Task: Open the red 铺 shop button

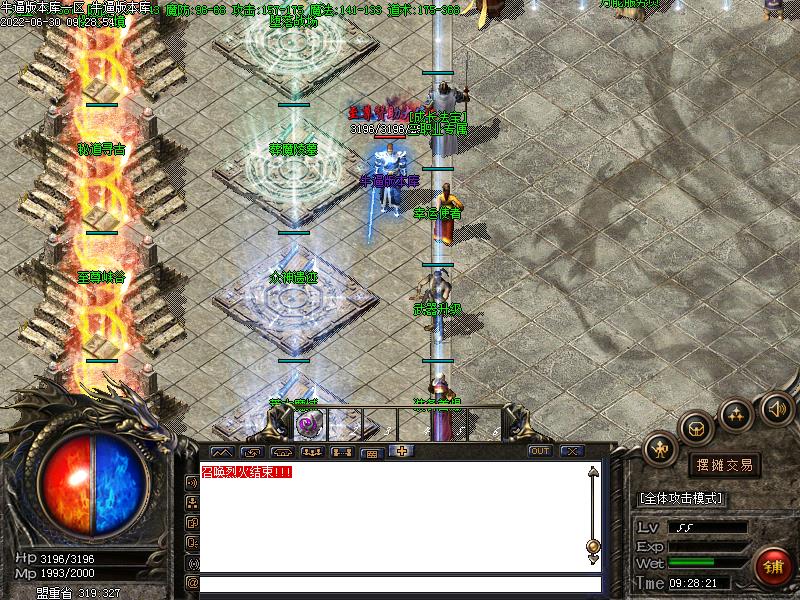Action: pos(773,567)
